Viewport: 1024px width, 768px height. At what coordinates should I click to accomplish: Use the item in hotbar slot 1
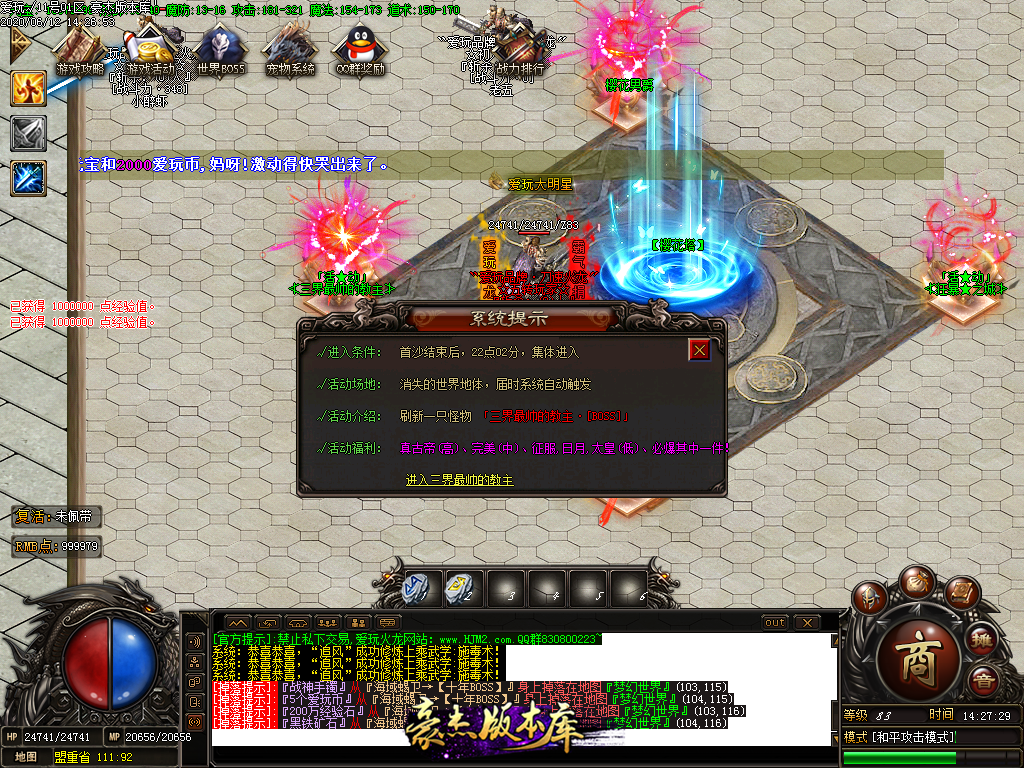418,588
